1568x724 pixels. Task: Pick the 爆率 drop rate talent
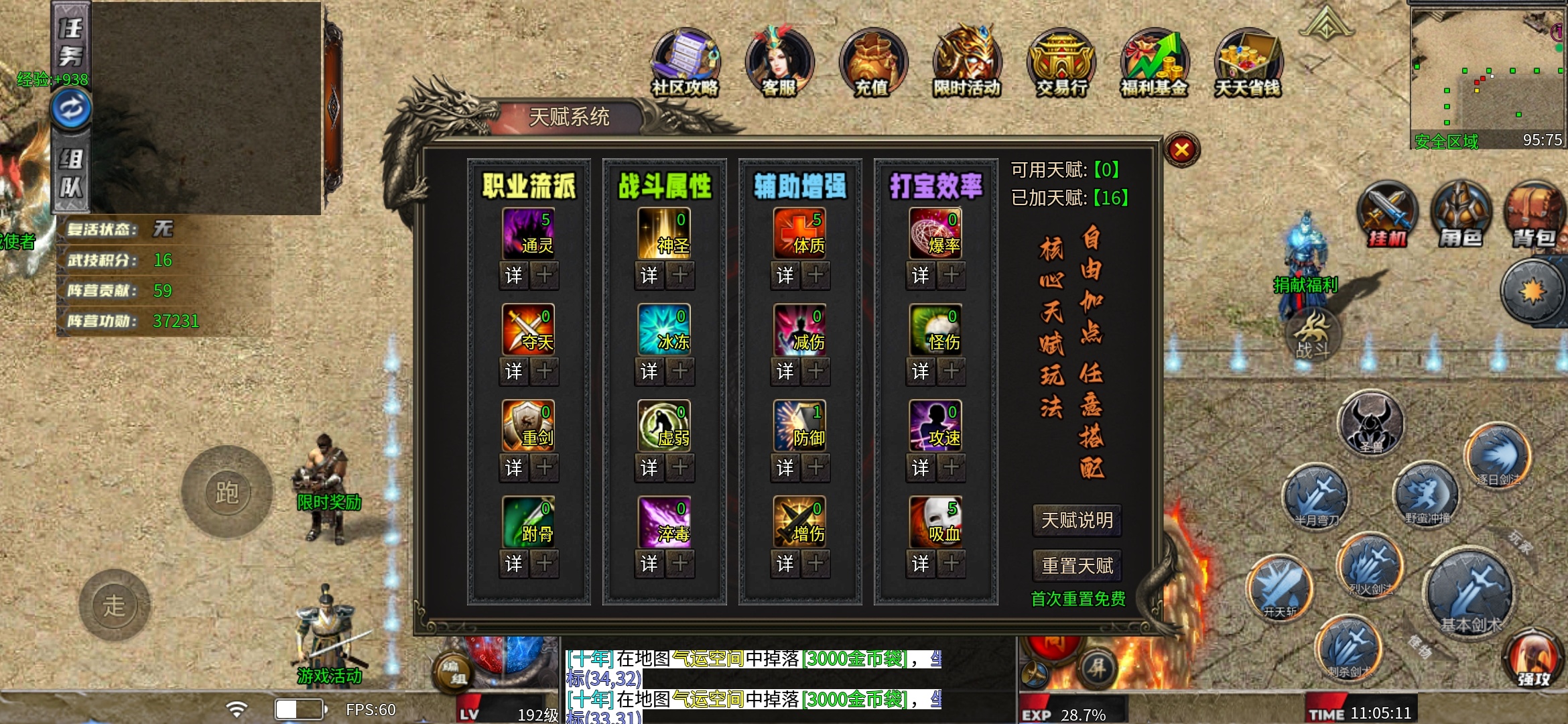pyautogui.click(x=935, y=233)
